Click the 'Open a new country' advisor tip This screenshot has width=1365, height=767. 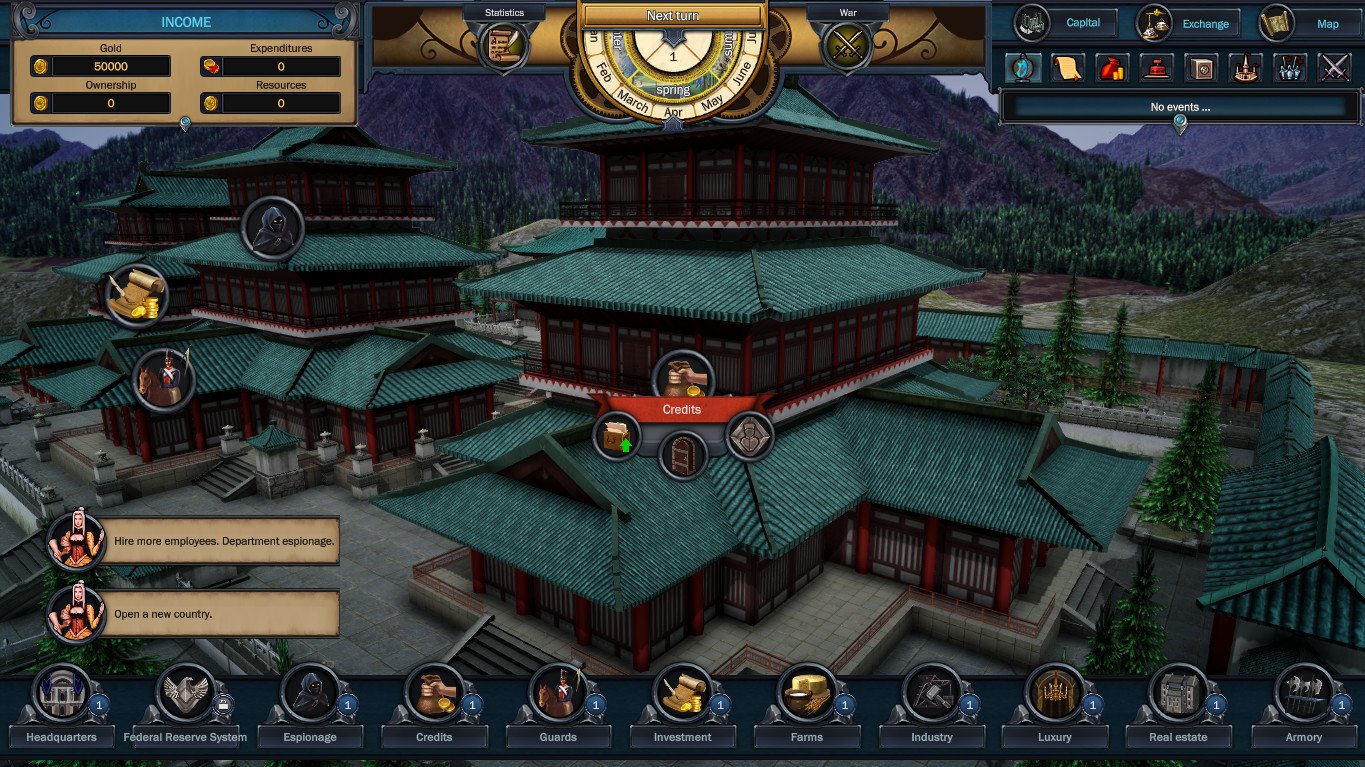223,614
